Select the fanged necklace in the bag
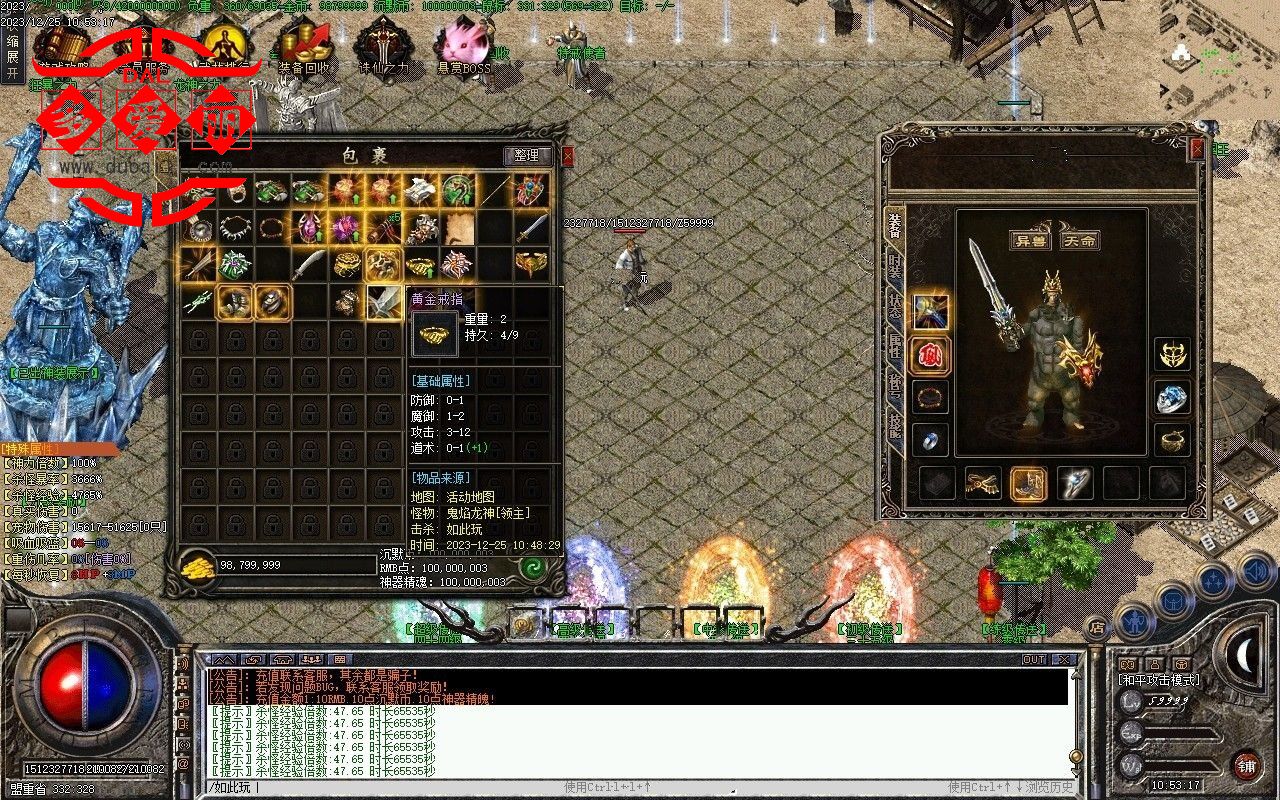Image resolution: width=1280 pixels, height=800 pixels. pos(235,228)
